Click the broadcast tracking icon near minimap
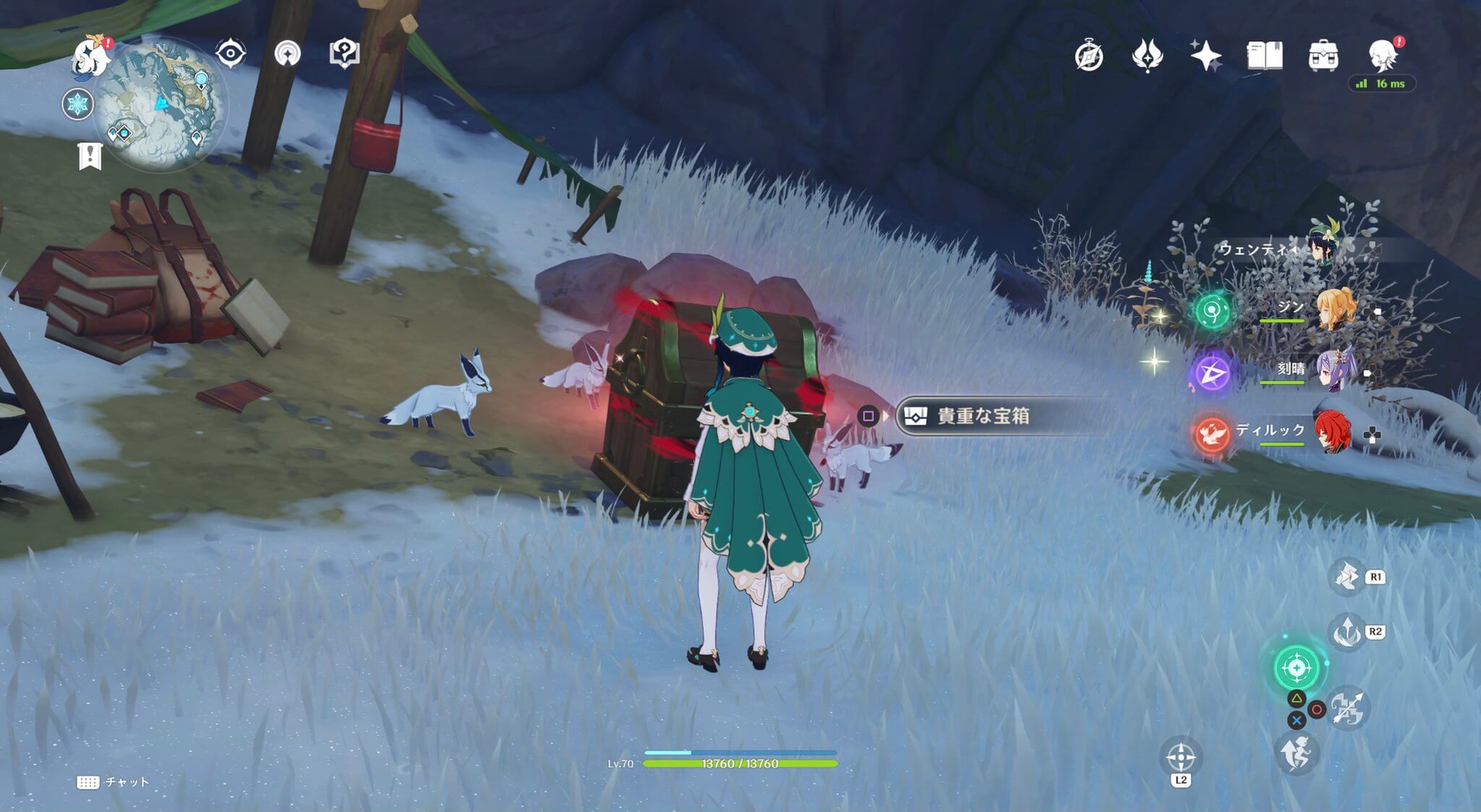The height and width of the screenshot is (812, 1481). tap(287, 51)
